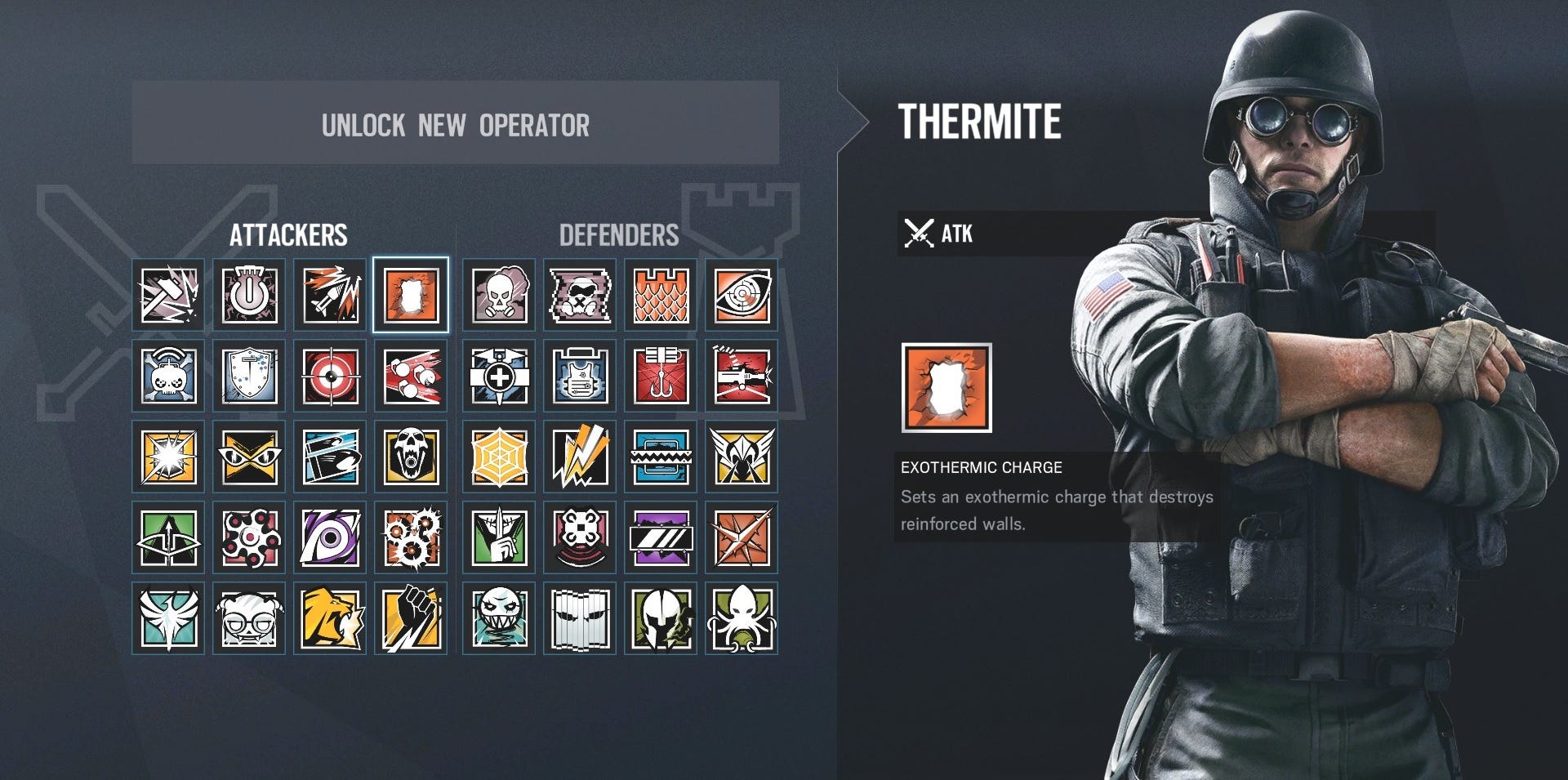1568x780 pixels.
Task: Select Castle's armor panel icon
Action: tap(660, 295)
